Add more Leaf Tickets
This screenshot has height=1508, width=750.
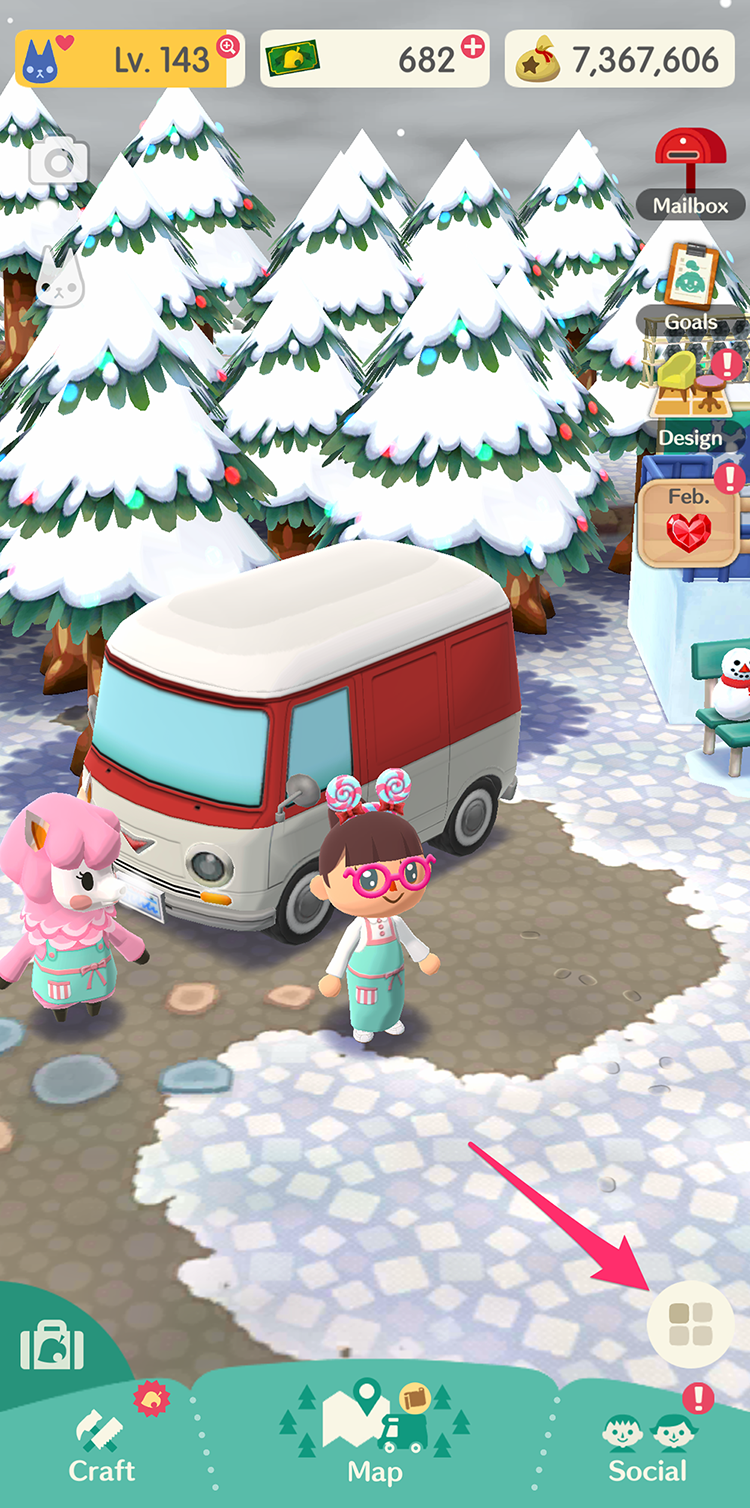click(x=473, y=45)
